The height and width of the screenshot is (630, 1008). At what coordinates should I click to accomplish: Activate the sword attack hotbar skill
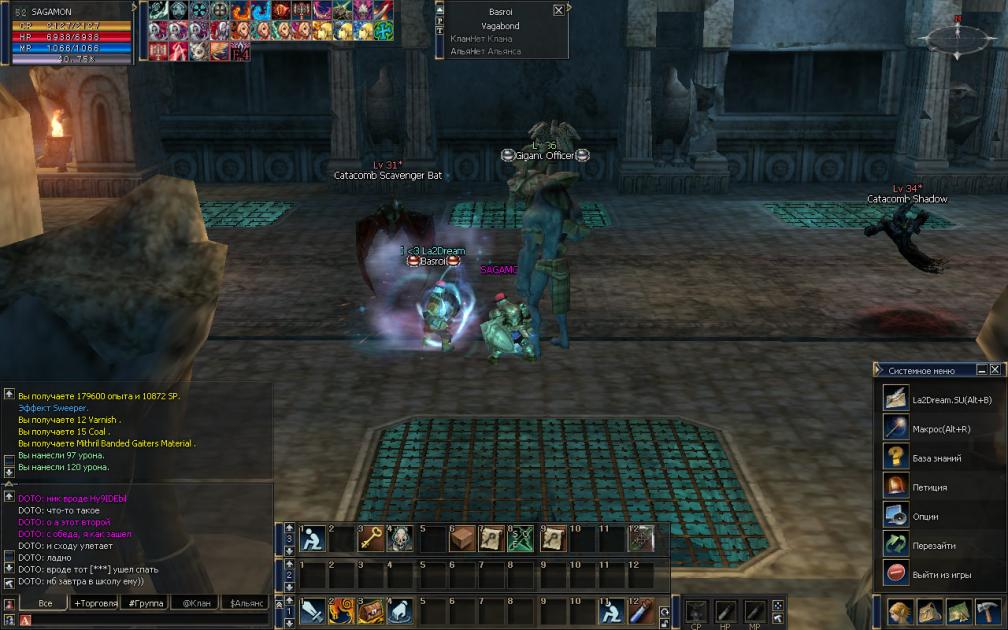point(312,609)
